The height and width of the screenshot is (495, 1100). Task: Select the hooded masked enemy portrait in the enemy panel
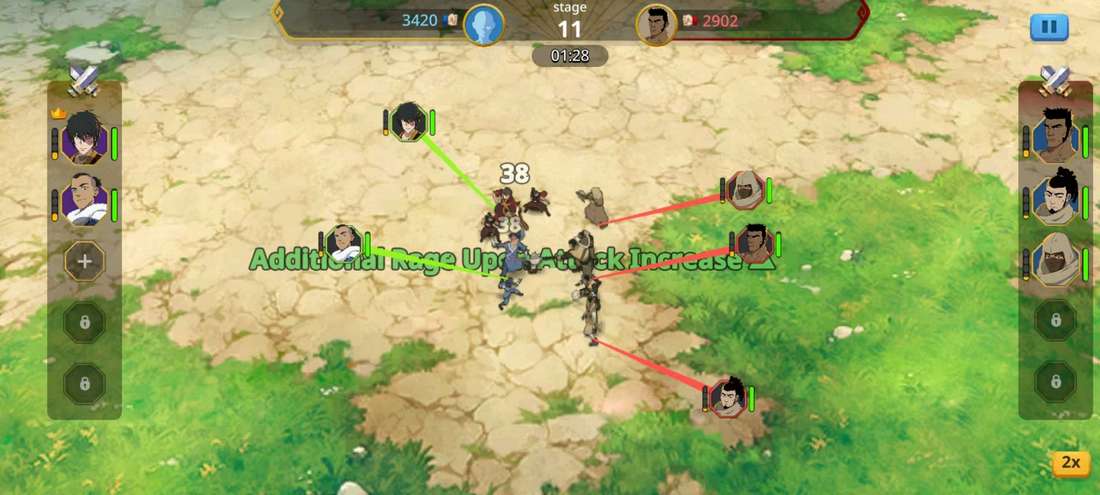tap(1055, 262)
